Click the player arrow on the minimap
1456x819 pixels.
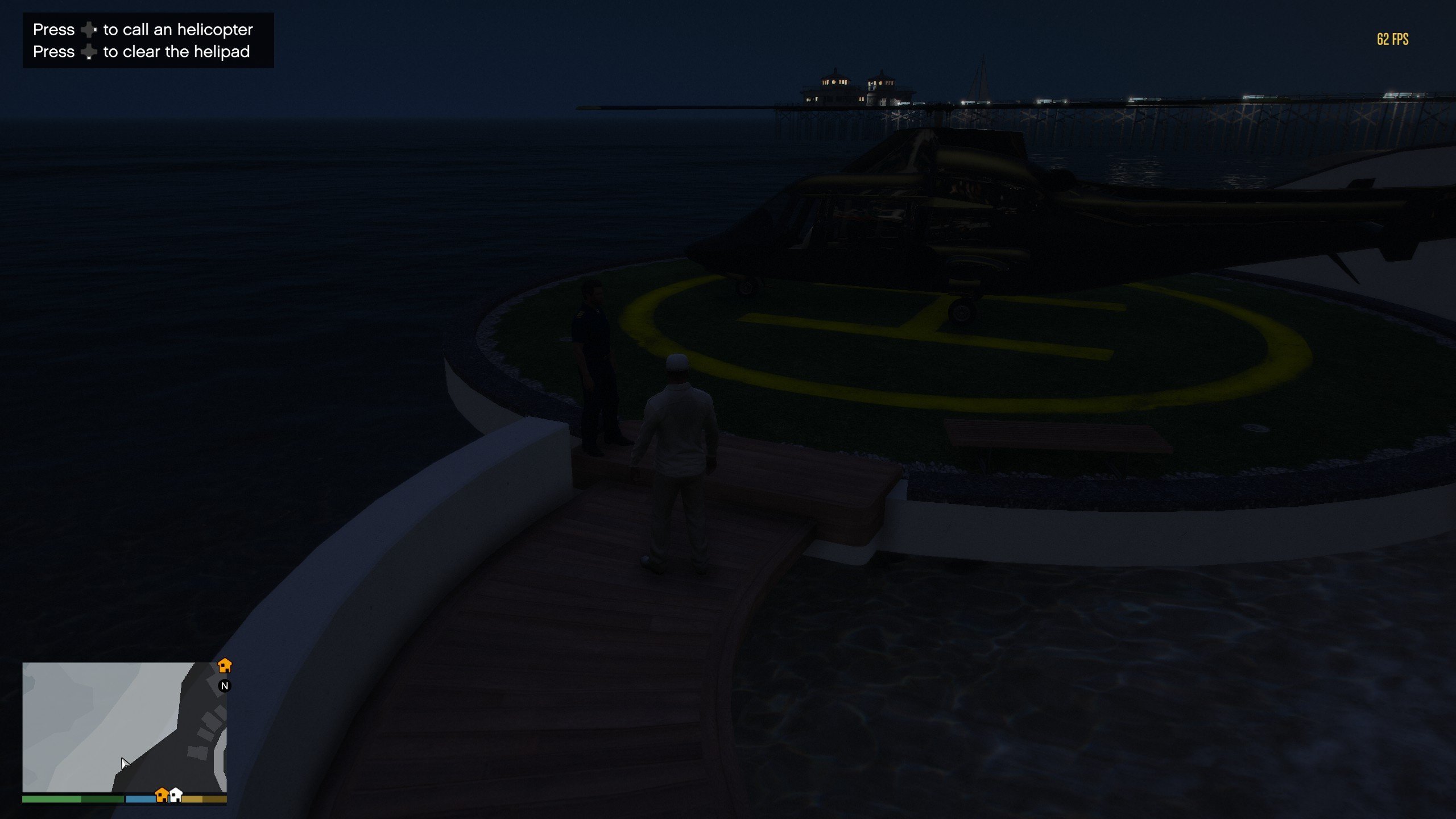click(x=125, y=763)
